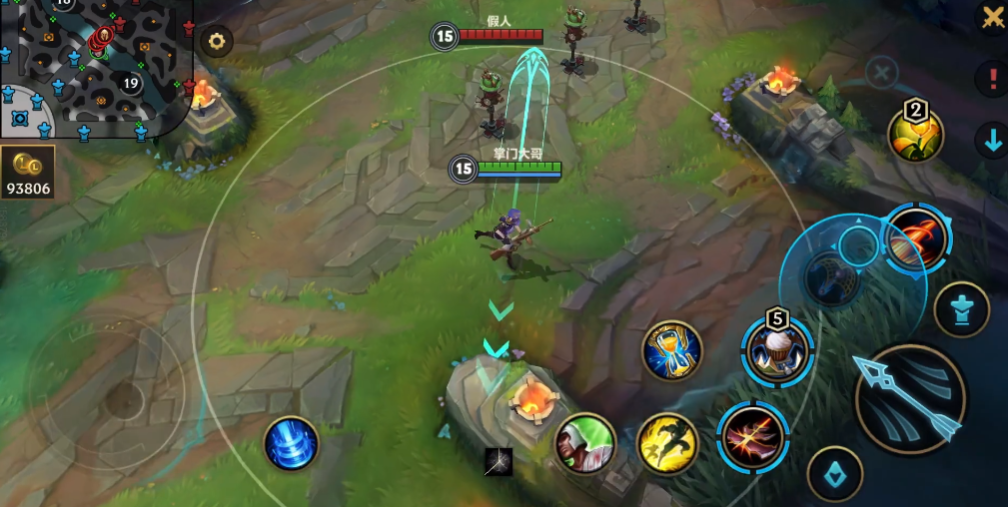Image resolution: width=1008 pixels, height=507 pixels.
Task: Activate the blue tornado recall button
Action: coord(291,443)
